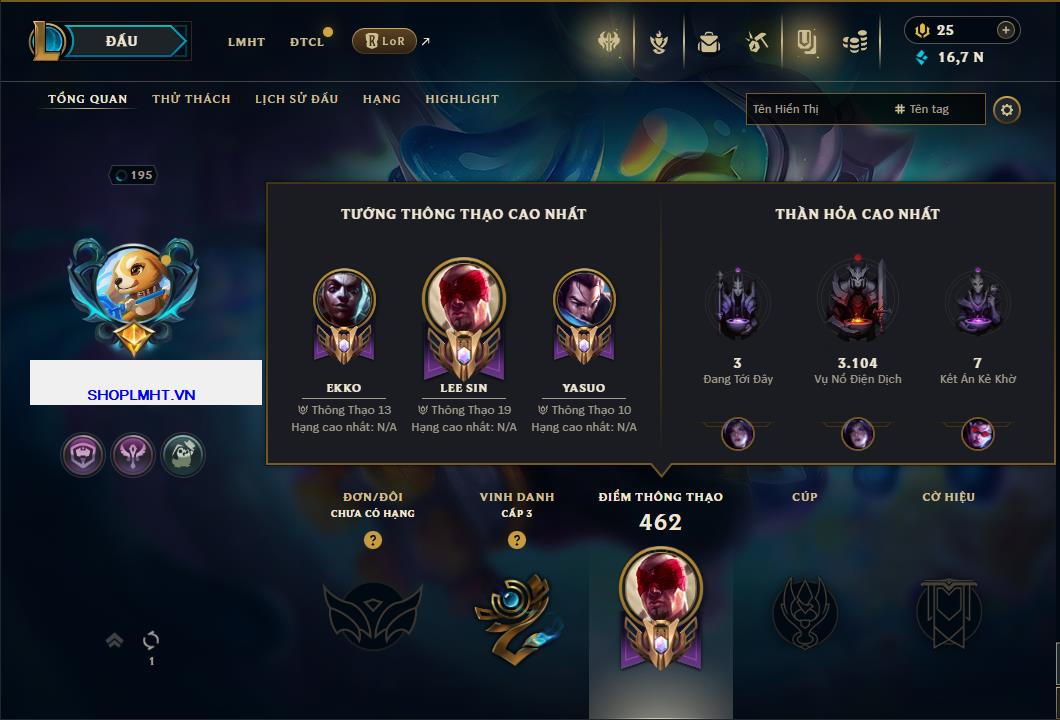Viewport: 1060px width, 720px height.
Task: Add currency with the plus button
Action: 1006,30
